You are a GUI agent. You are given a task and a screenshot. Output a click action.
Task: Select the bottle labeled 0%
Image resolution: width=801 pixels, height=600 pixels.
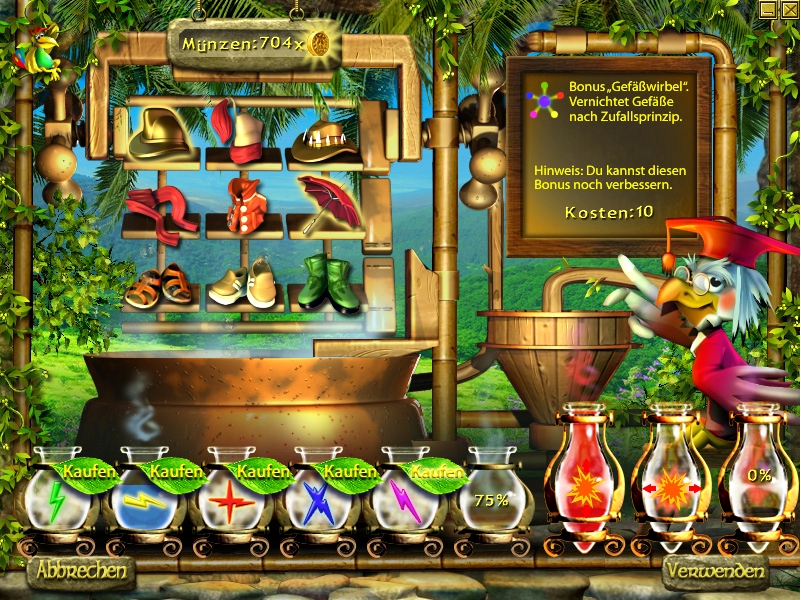757,478
